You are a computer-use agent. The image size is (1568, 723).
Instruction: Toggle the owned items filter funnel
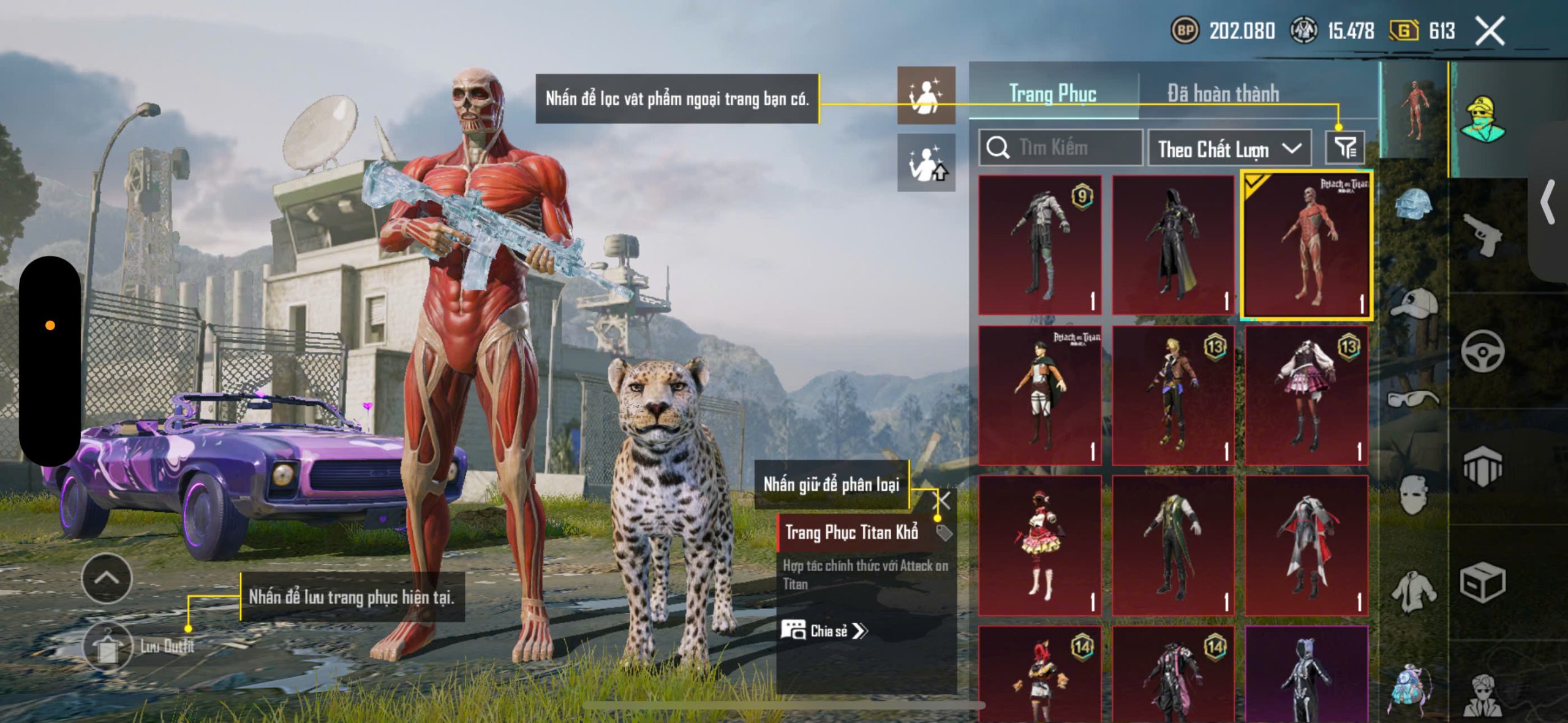(1345, 148)
